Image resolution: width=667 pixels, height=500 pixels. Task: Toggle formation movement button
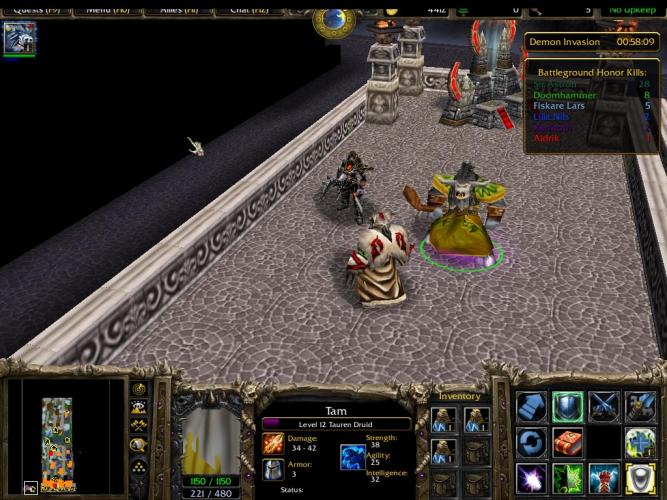(x=139, y=462)
